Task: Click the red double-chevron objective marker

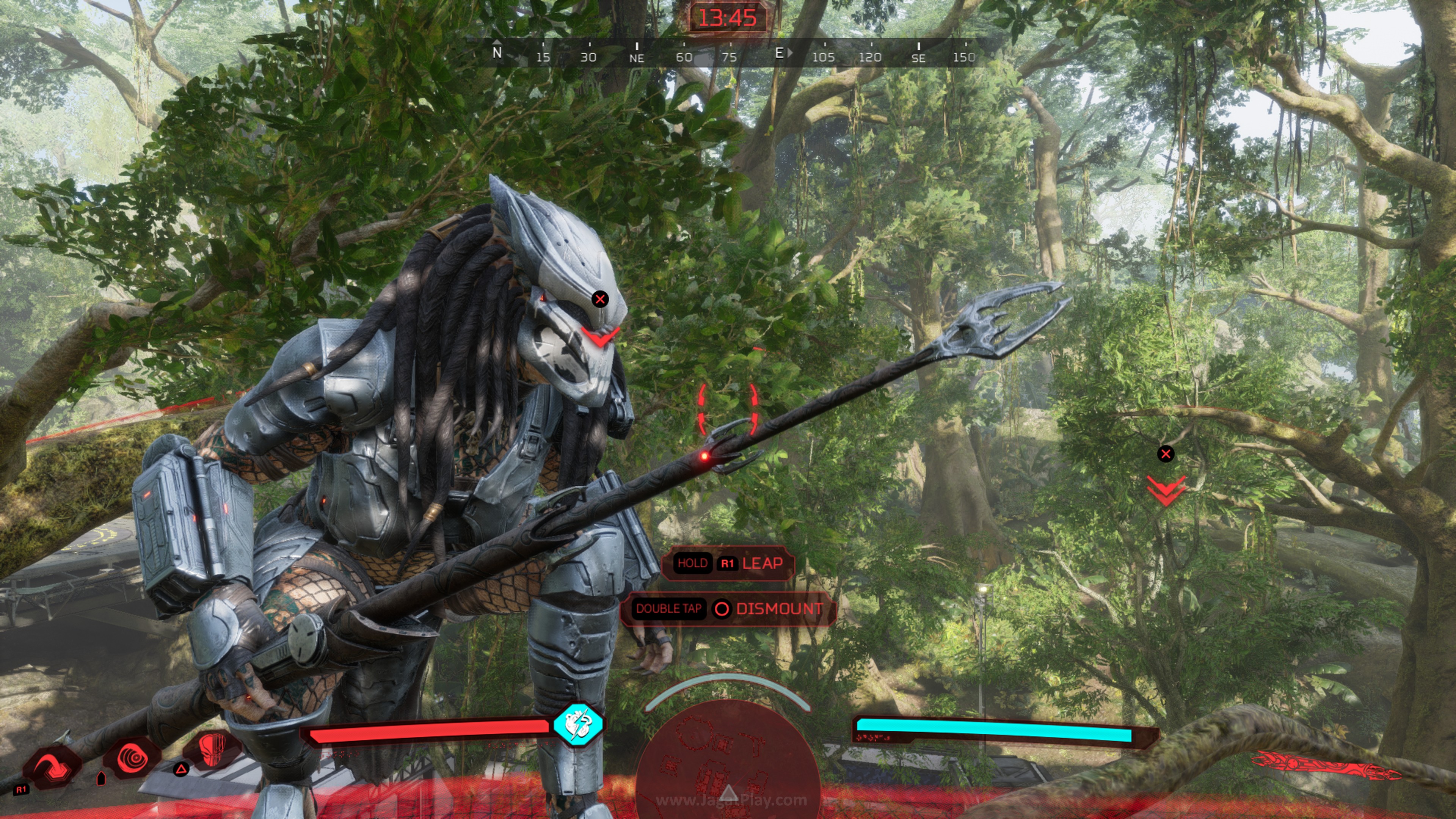Action: click(x=1165, y=490)
